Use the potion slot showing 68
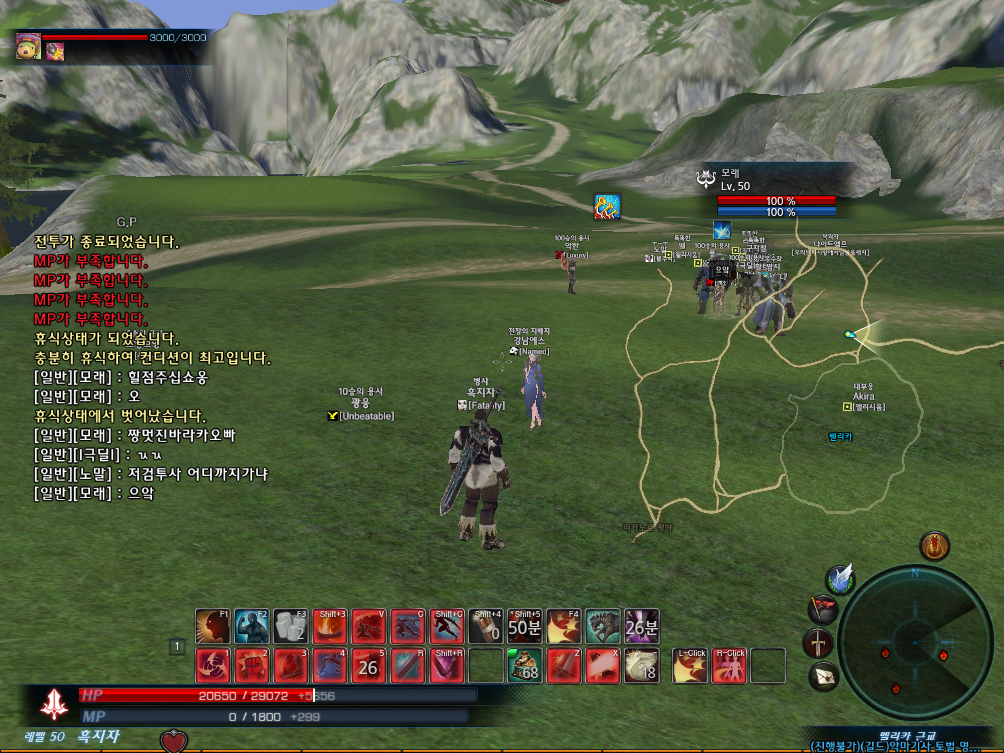Image resolution: width=1004 pixels, height=753 pixels. click(524, 665)
